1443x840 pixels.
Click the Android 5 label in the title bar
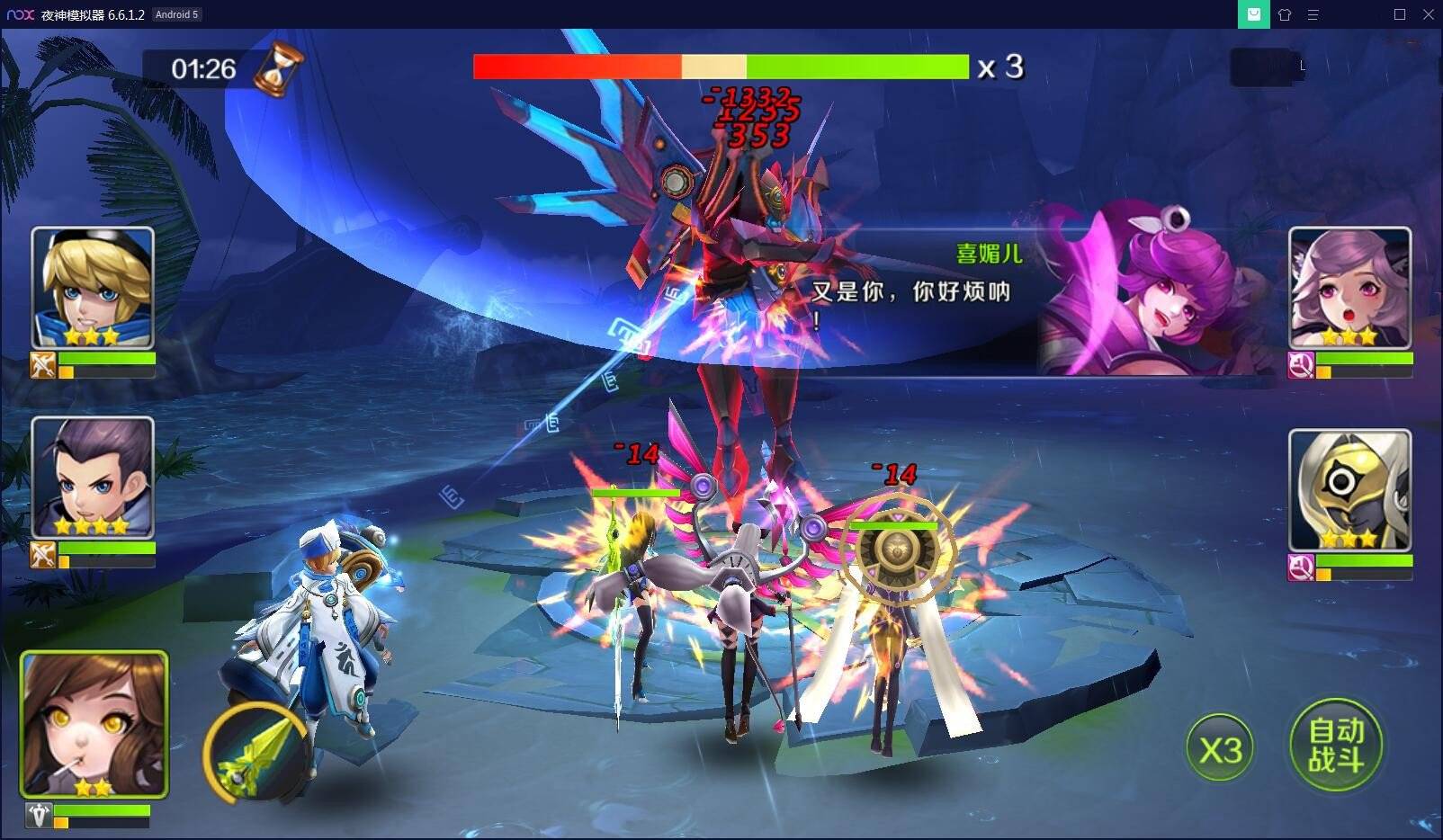click(176, 14)
